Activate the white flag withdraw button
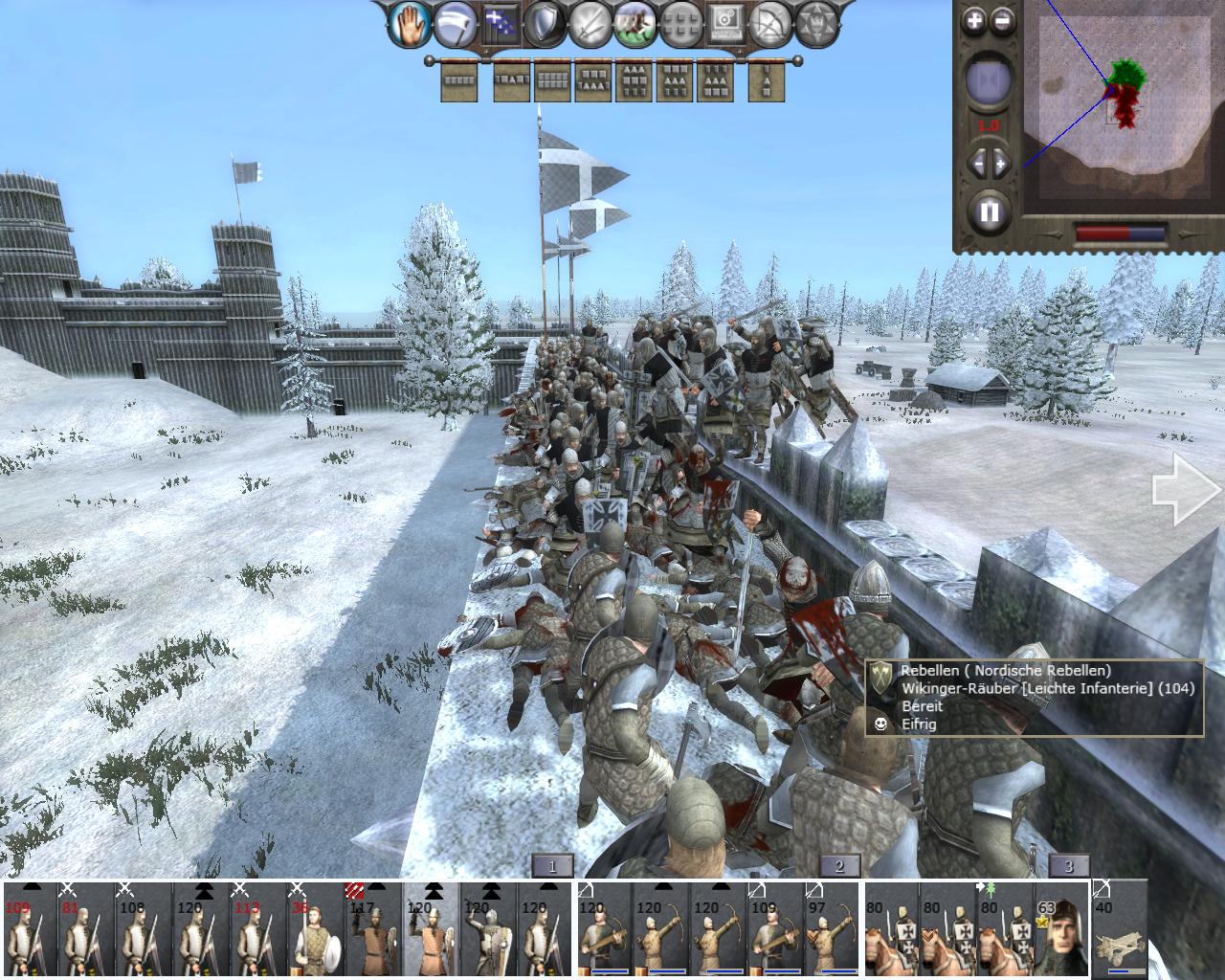 coord(456,25)
